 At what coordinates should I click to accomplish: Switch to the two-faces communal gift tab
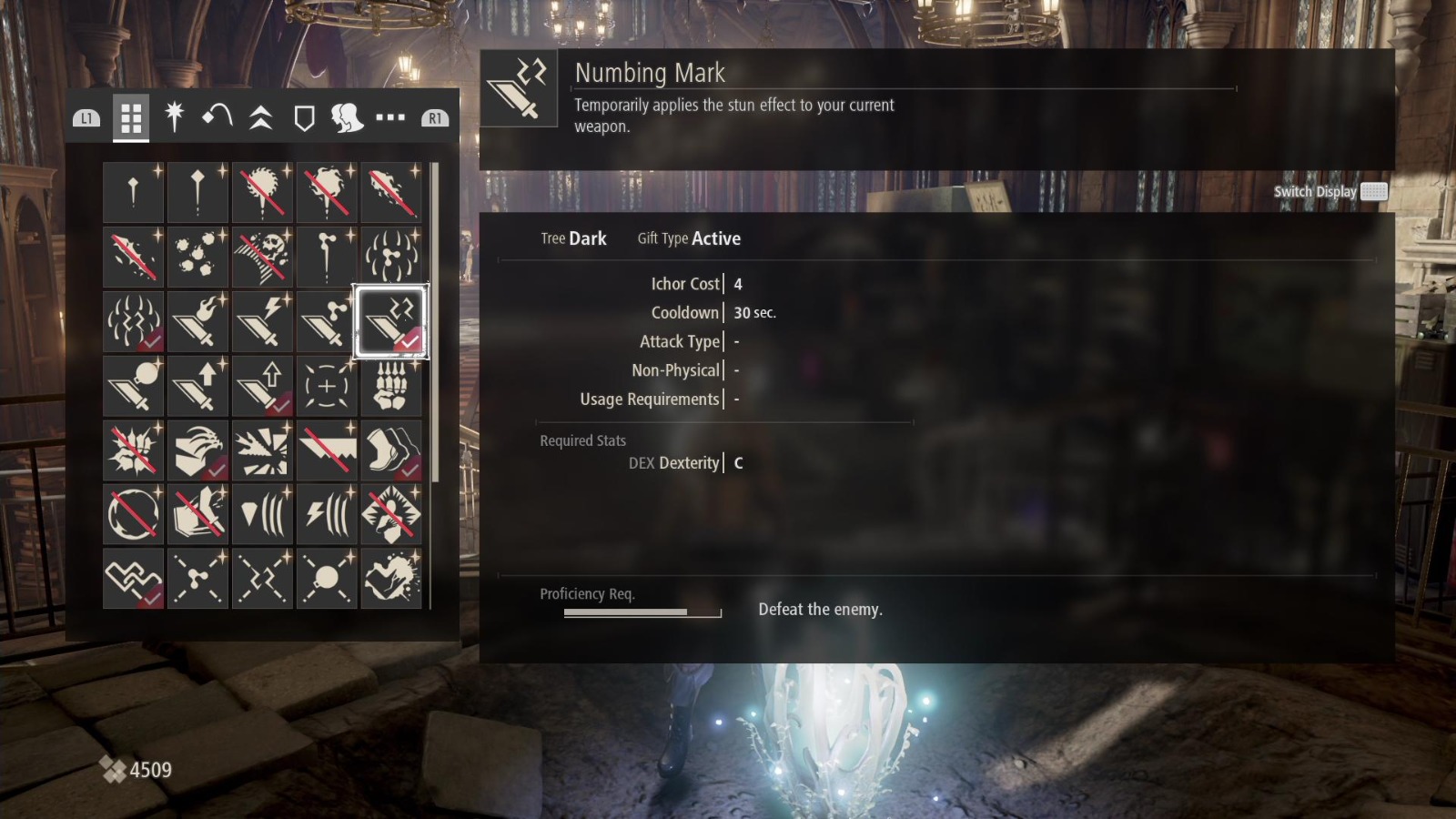pyautogui.click(x=348, y=116)
